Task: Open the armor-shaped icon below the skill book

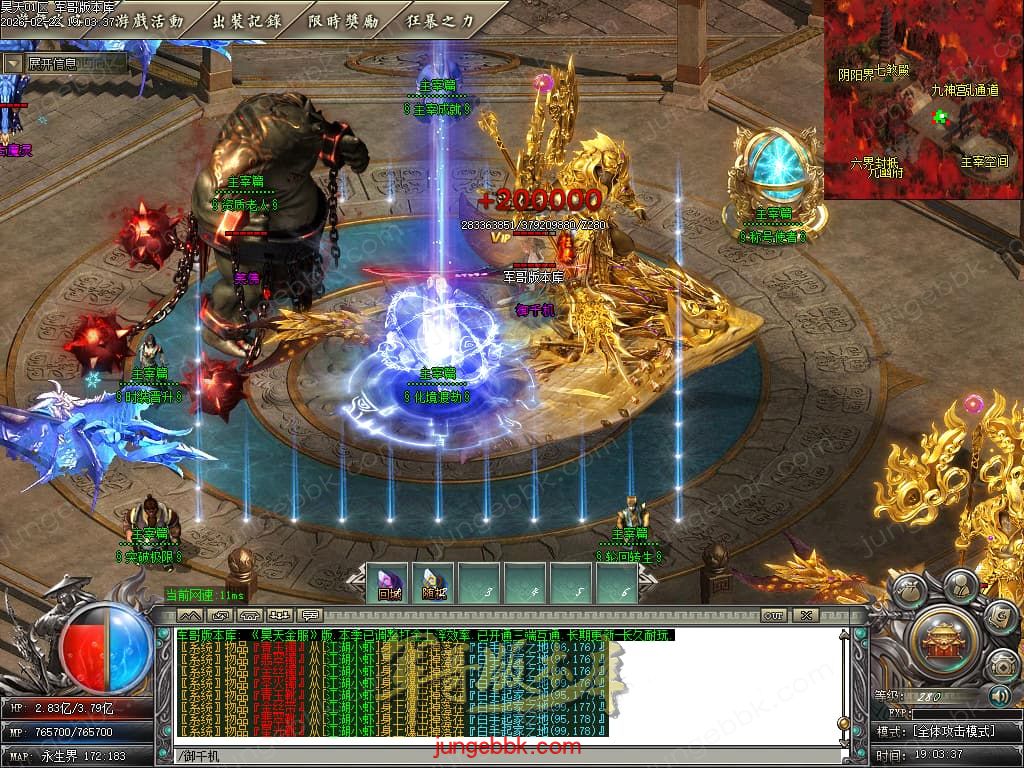Action: pyautogui.click(x=1002, y=663)
